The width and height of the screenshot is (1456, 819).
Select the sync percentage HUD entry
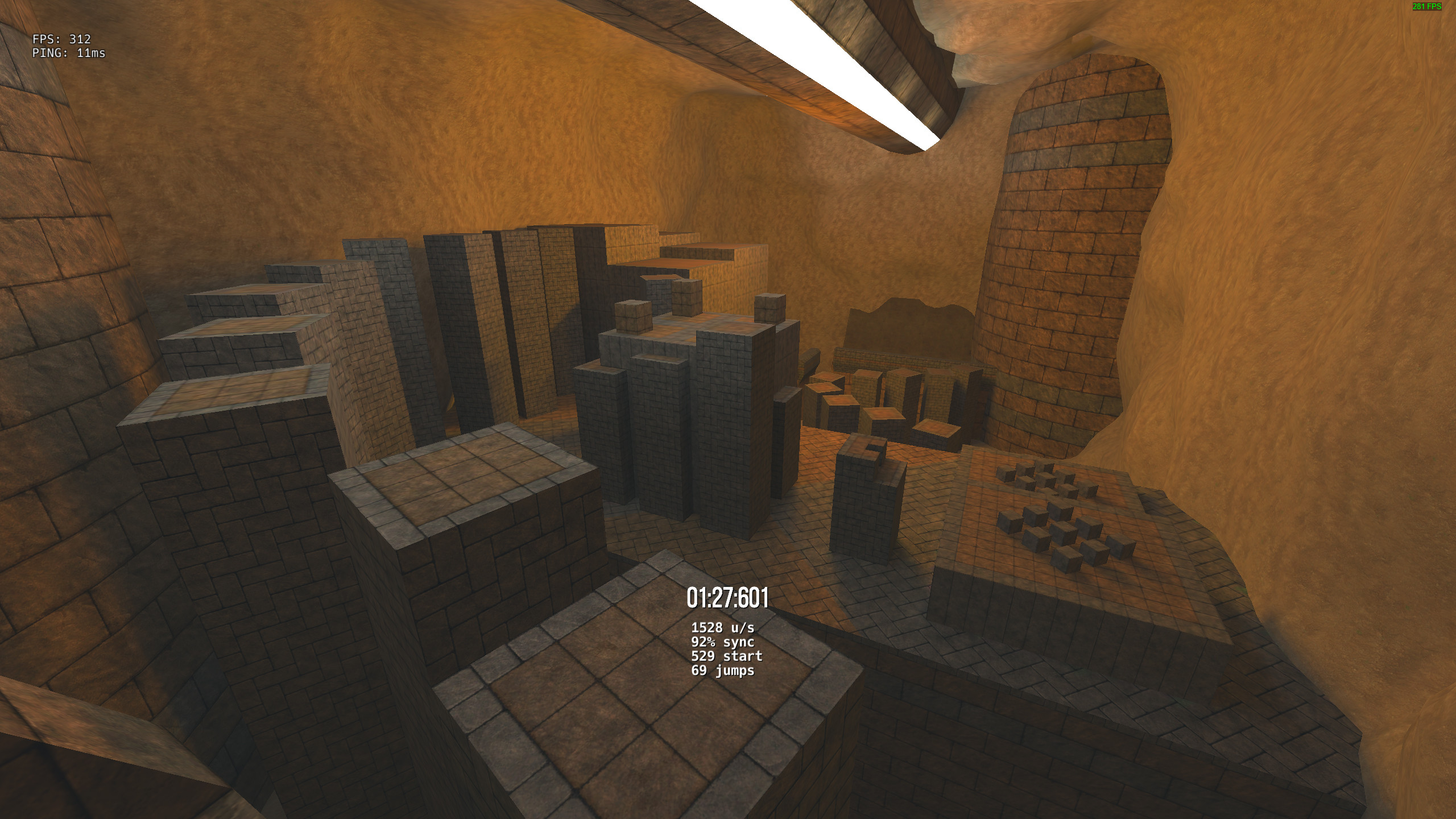[723, 643]
